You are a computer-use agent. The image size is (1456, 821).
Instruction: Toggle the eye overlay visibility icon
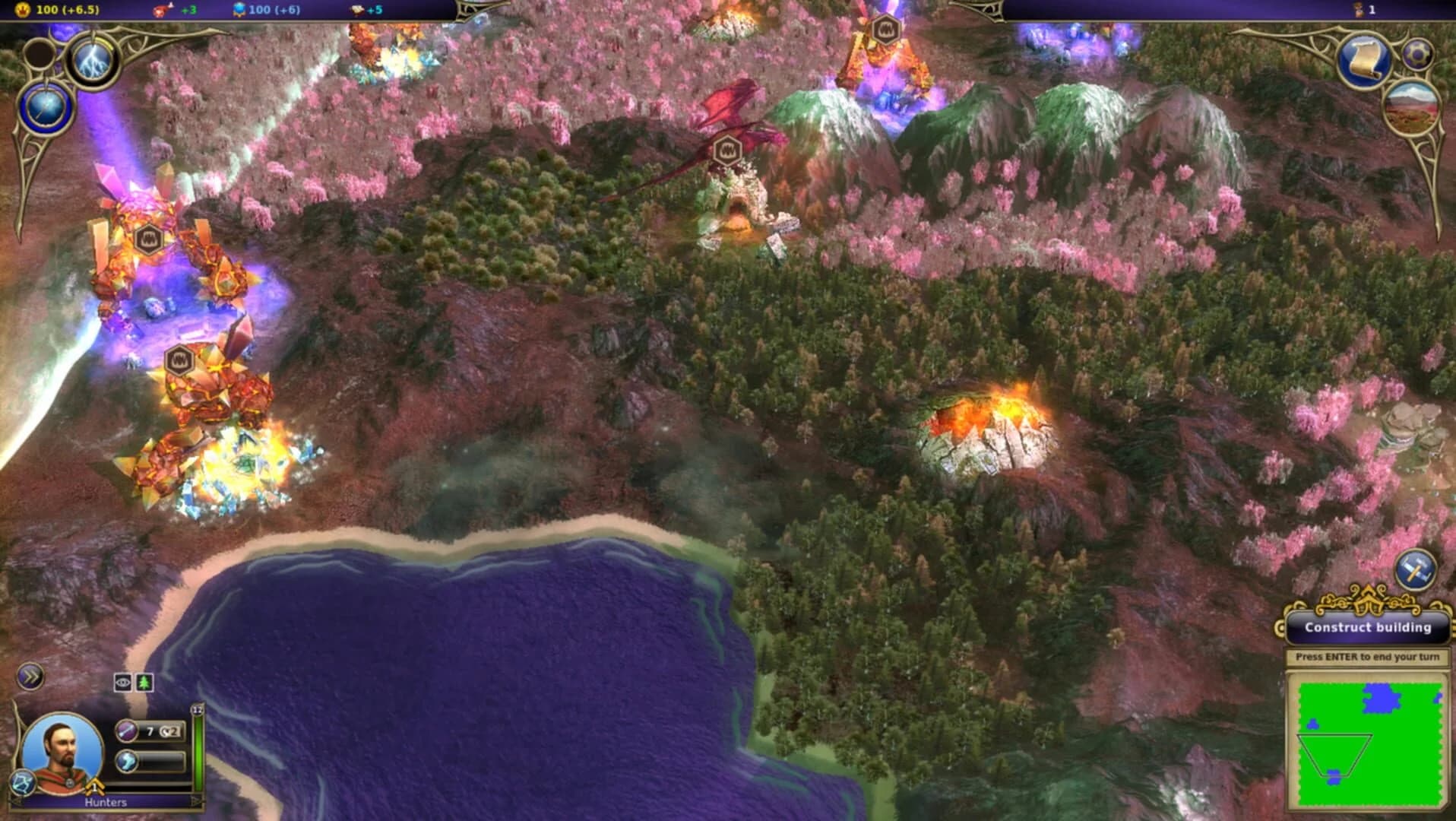(122, 683)
